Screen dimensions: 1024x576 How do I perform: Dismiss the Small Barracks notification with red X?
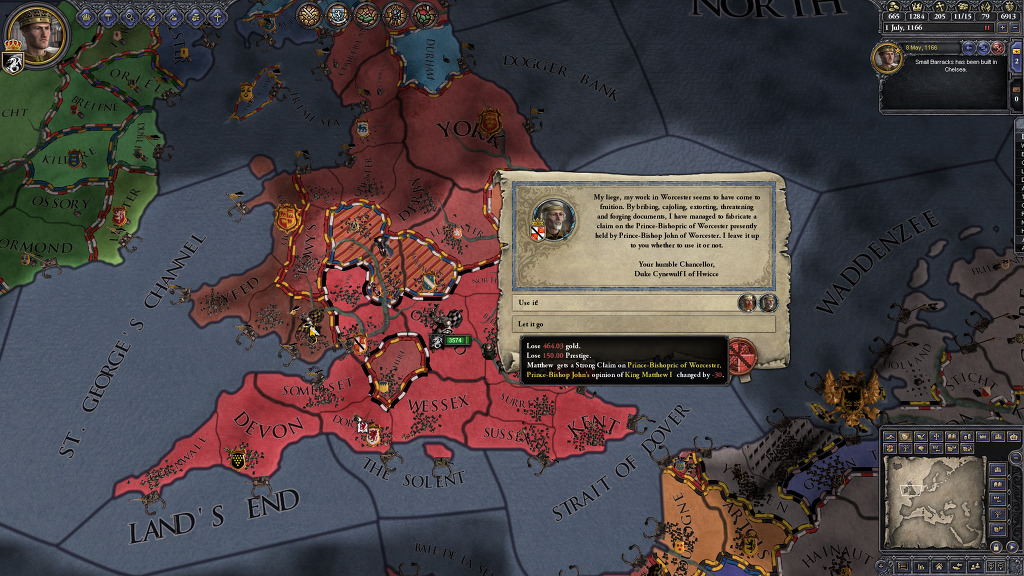(1000, 48)
